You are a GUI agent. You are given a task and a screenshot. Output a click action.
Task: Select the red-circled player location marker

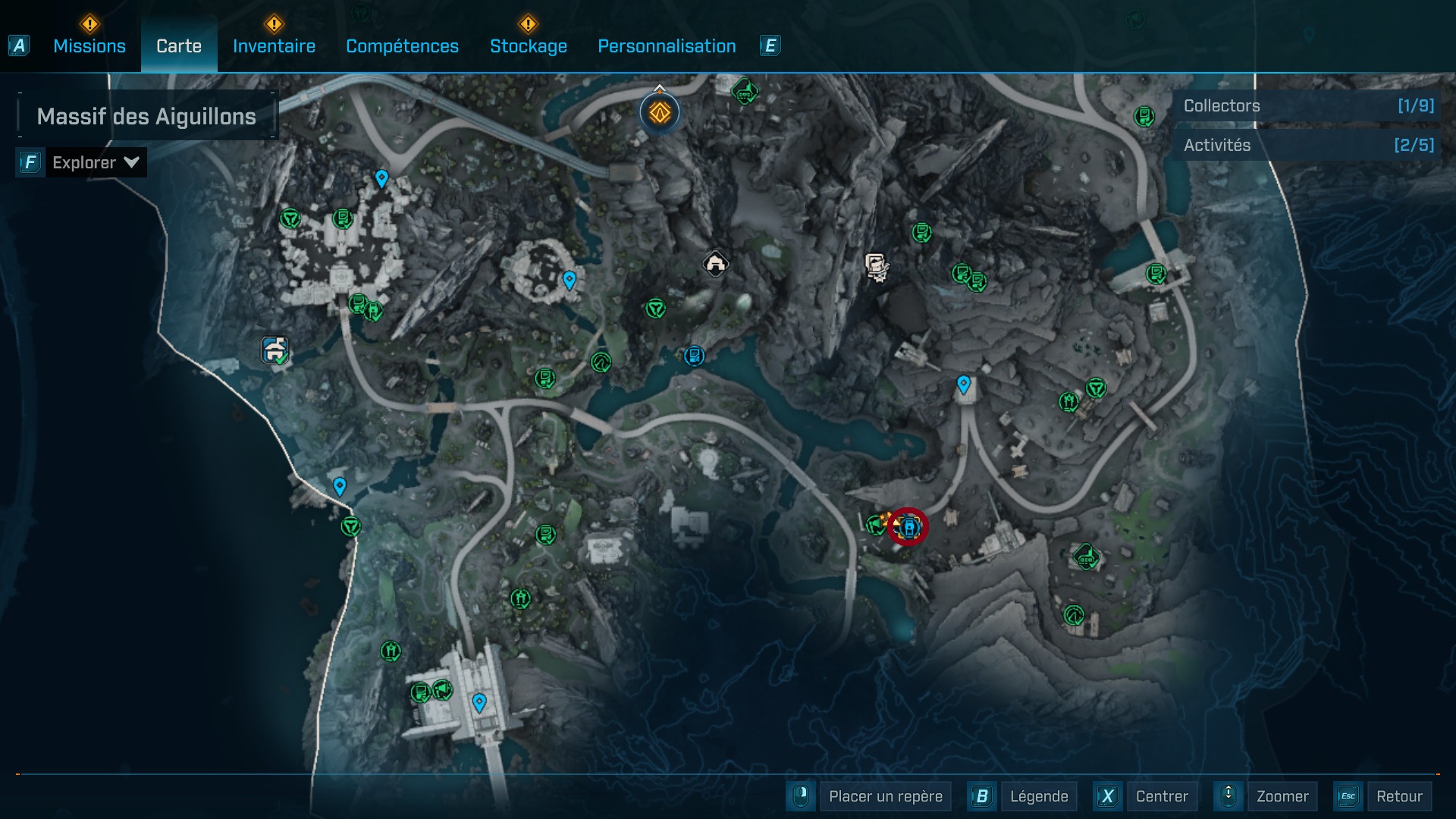(x=908, y=526)
